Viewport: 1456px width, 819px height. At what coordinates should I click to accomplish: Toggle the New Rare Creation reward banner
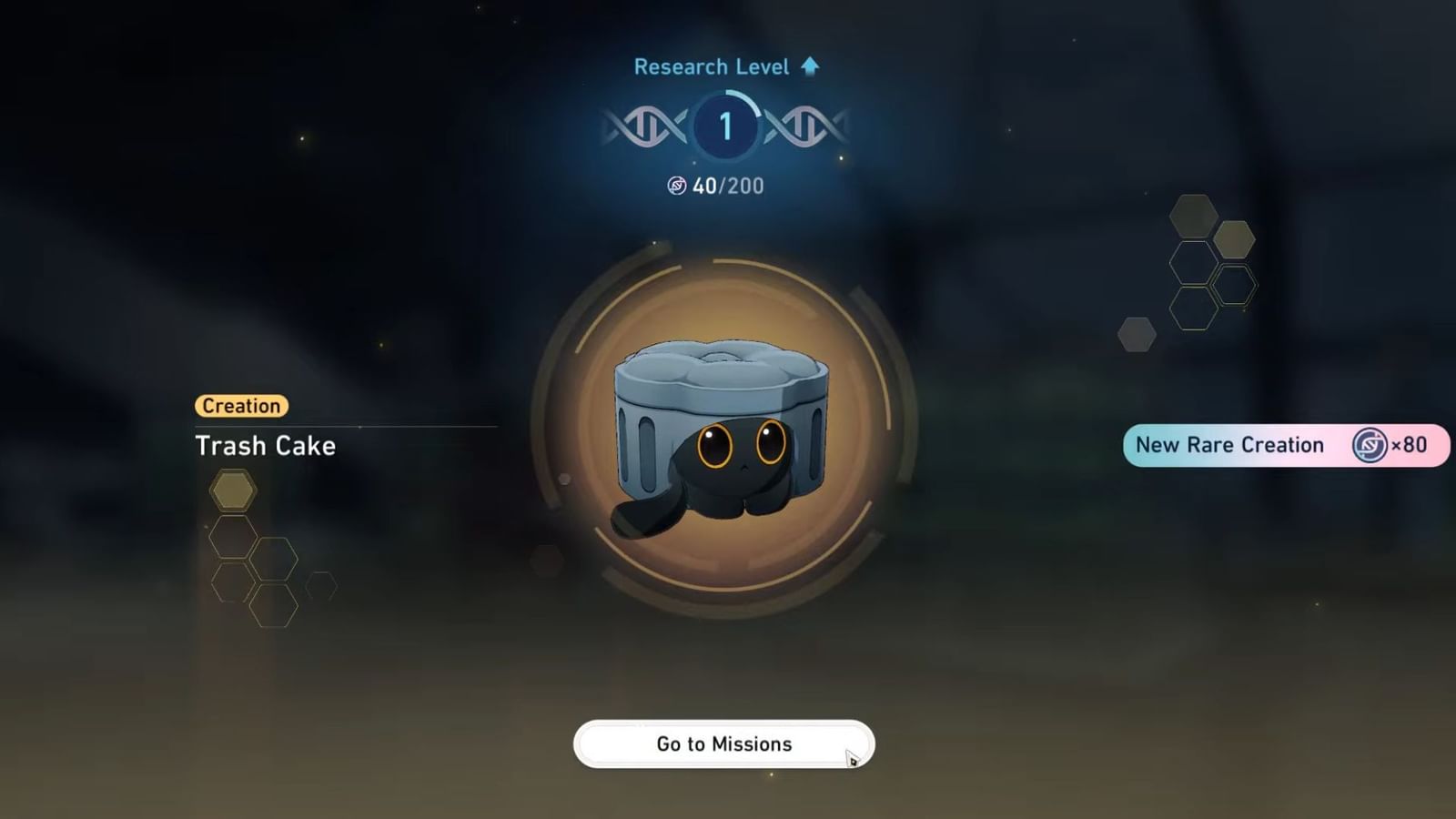tap(1286, 445)
